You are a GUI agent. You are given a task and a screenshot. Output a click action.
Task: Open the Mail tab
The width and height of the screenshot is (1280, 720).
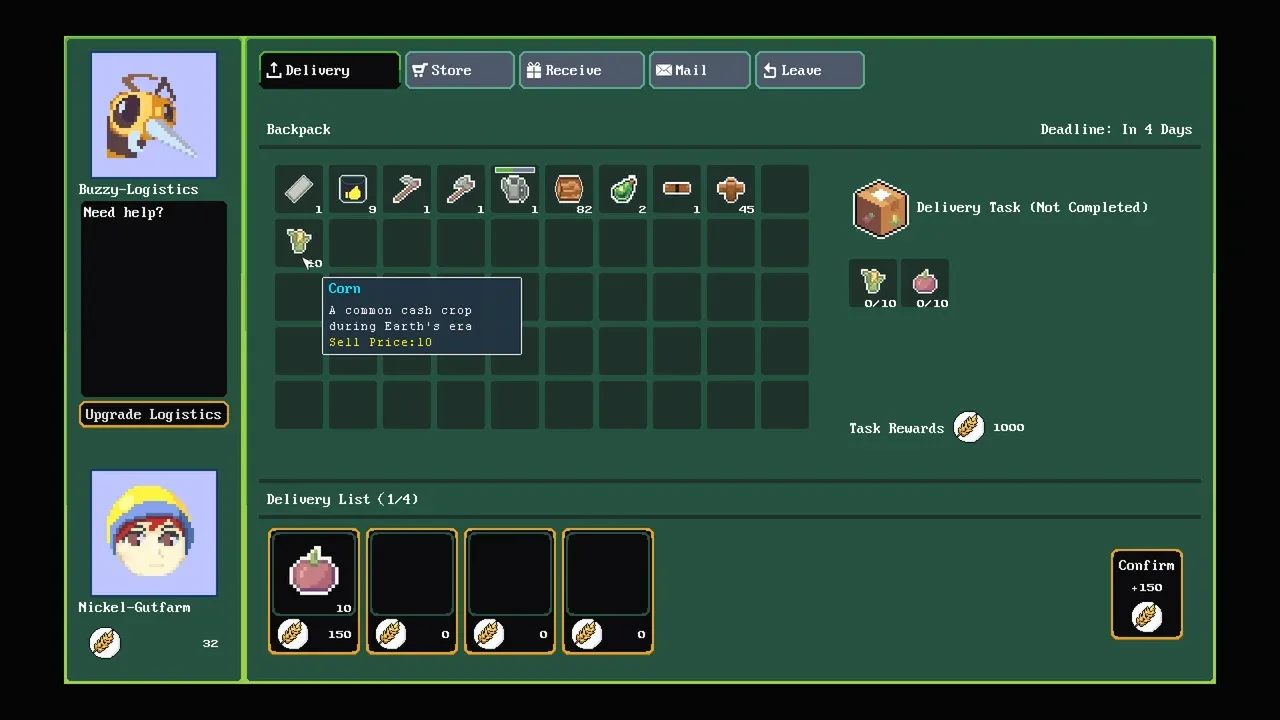coord(699,70)
